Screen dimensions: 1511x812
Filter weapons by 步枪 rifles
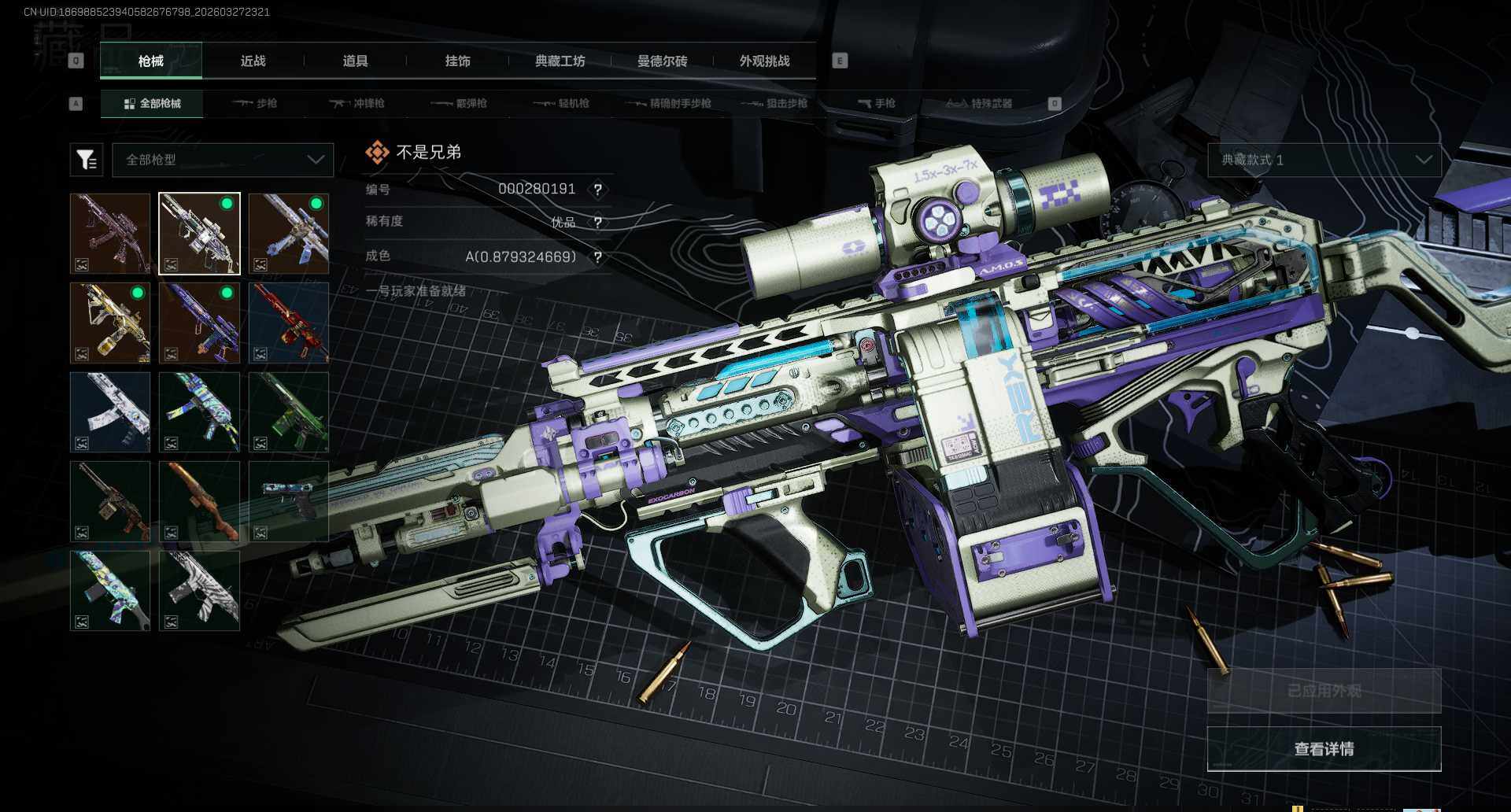pos(256,103)
